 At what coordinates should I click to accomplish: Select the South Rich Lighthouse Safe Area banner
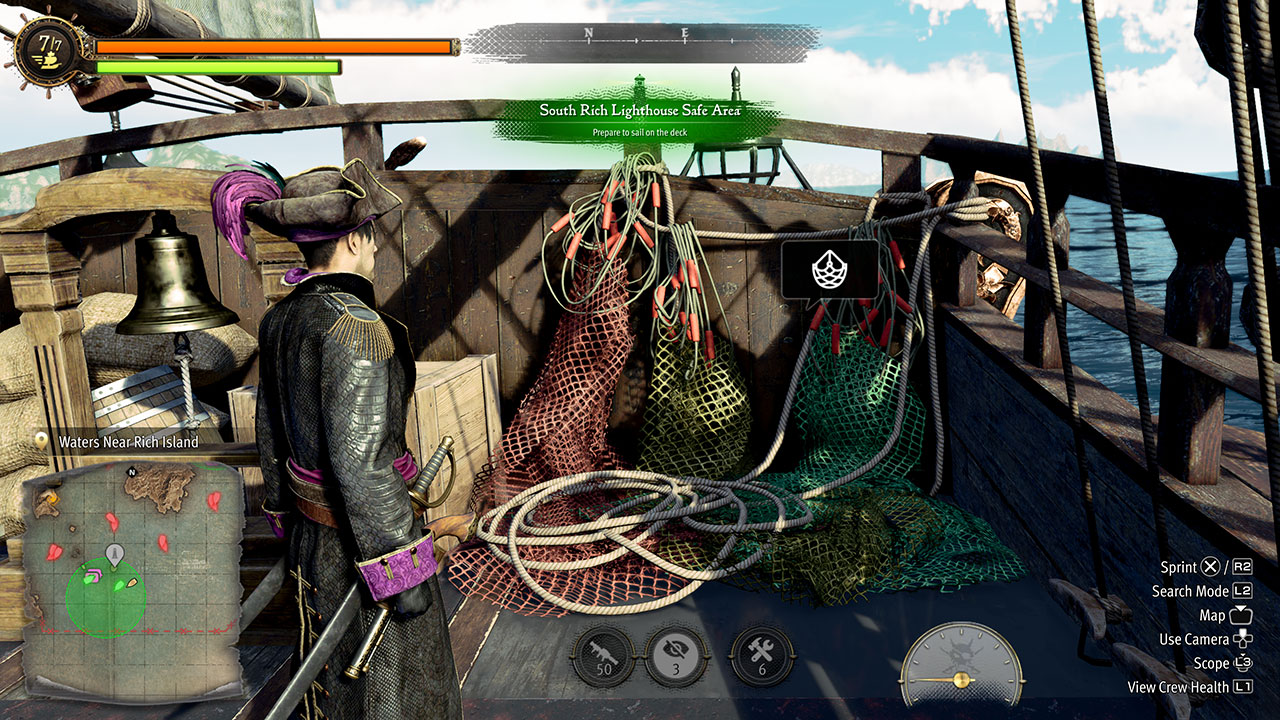click(x=640, y=117)
